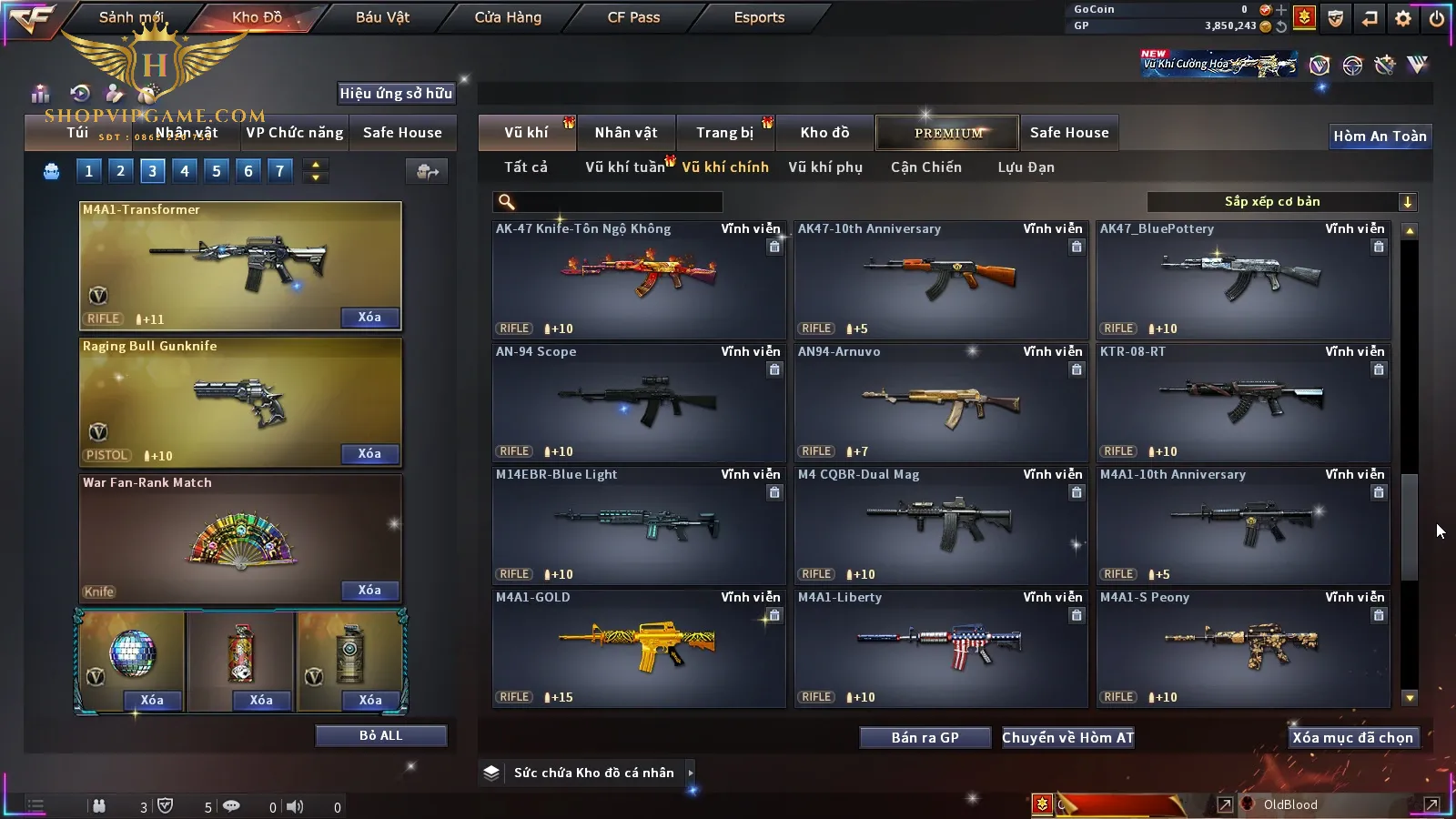Select the M4A1-GOLD rifle

point(638,648)
